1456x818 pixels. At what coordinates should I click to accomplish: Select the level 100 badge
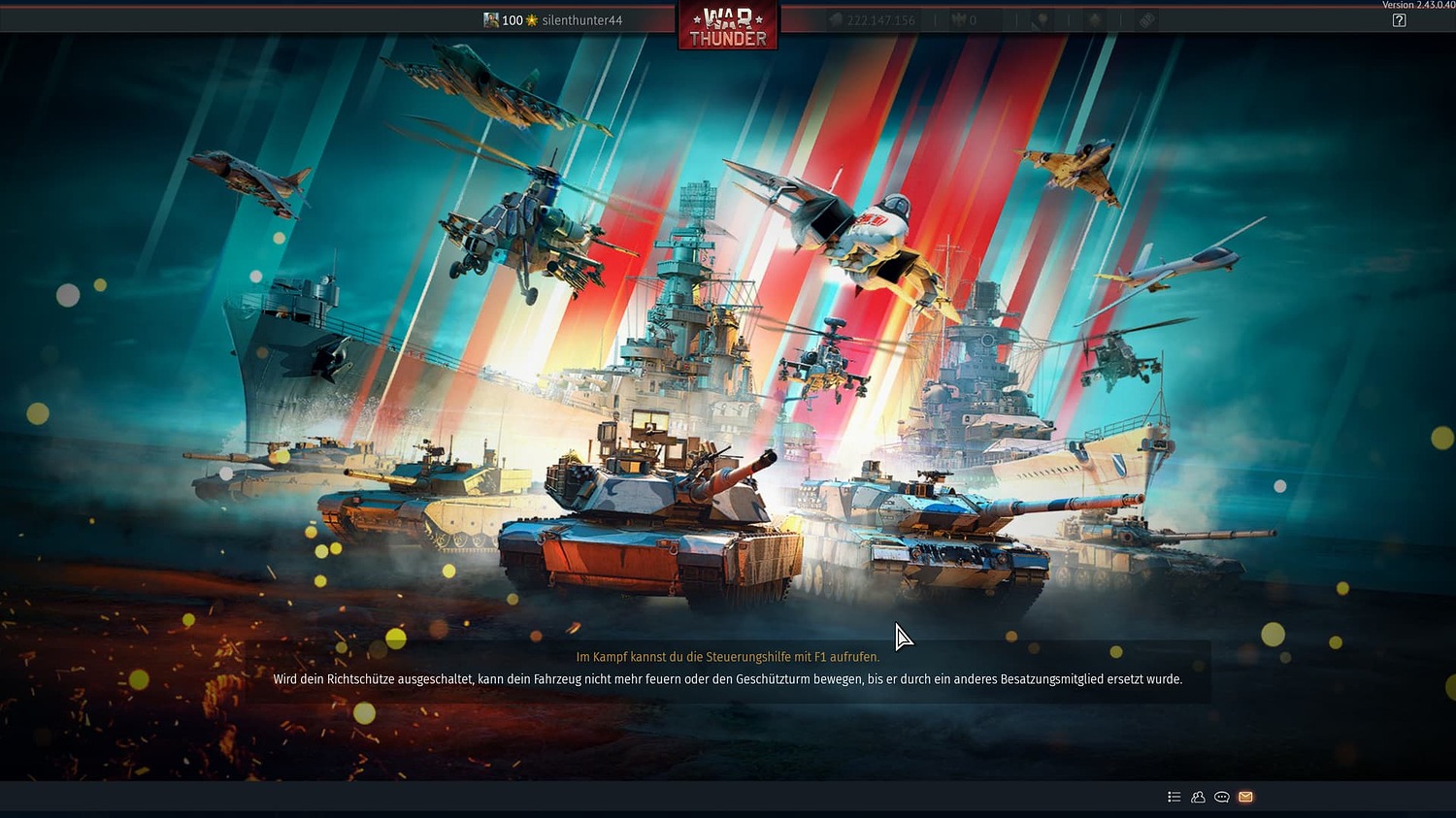(512, 19)
